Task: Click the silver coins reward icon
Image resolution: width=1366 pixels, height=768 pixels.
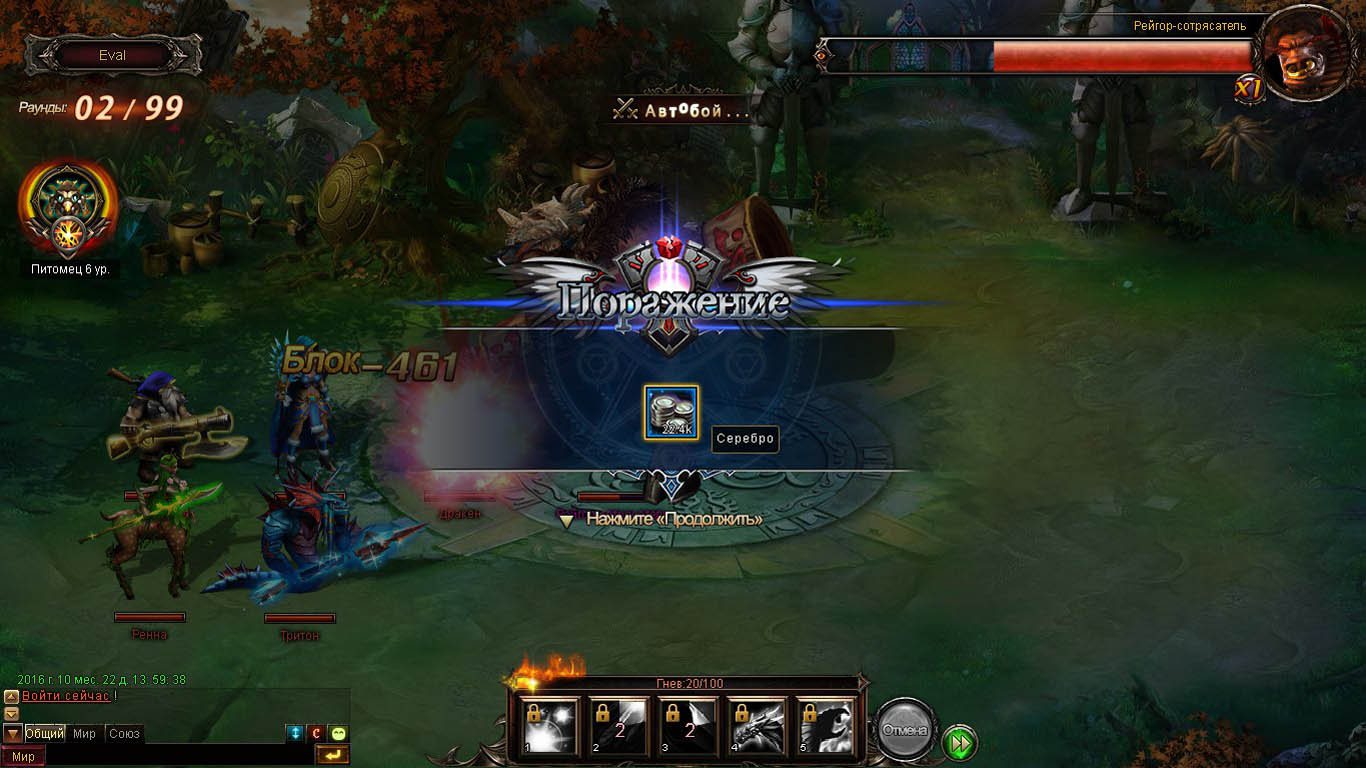Action: click(671, 412)
